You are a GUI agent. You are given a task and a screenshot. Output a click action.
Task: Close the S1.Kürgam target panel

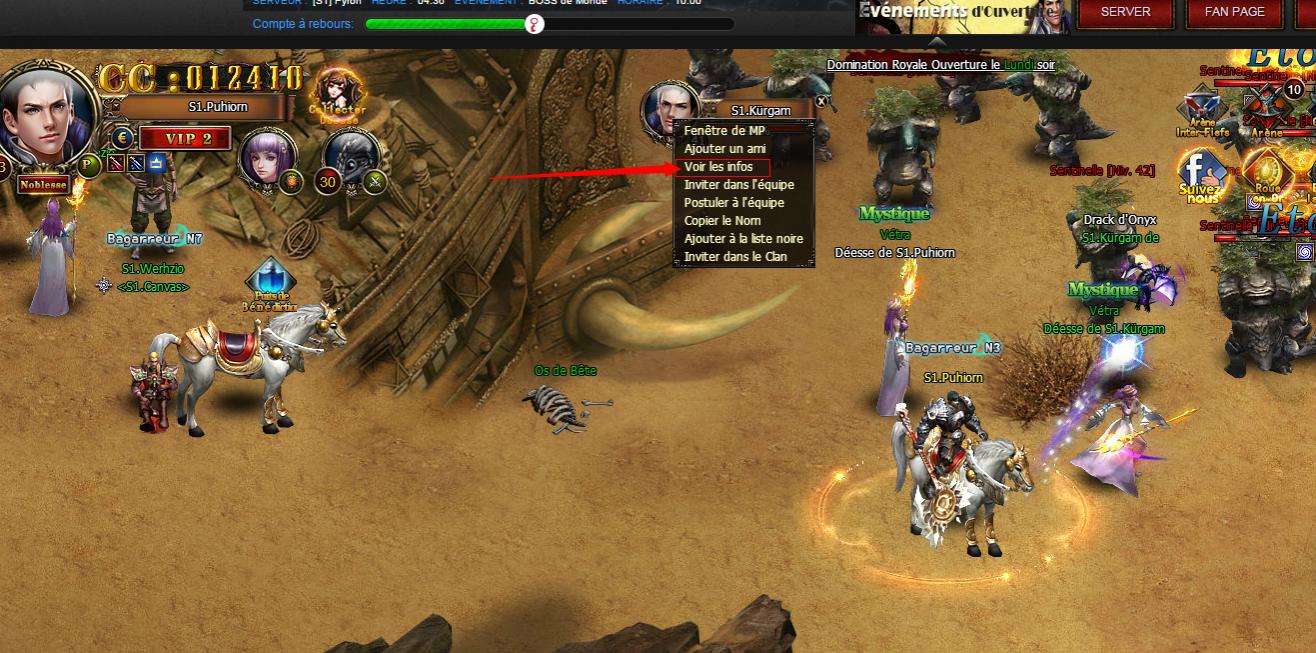click(x=822, y=101)
